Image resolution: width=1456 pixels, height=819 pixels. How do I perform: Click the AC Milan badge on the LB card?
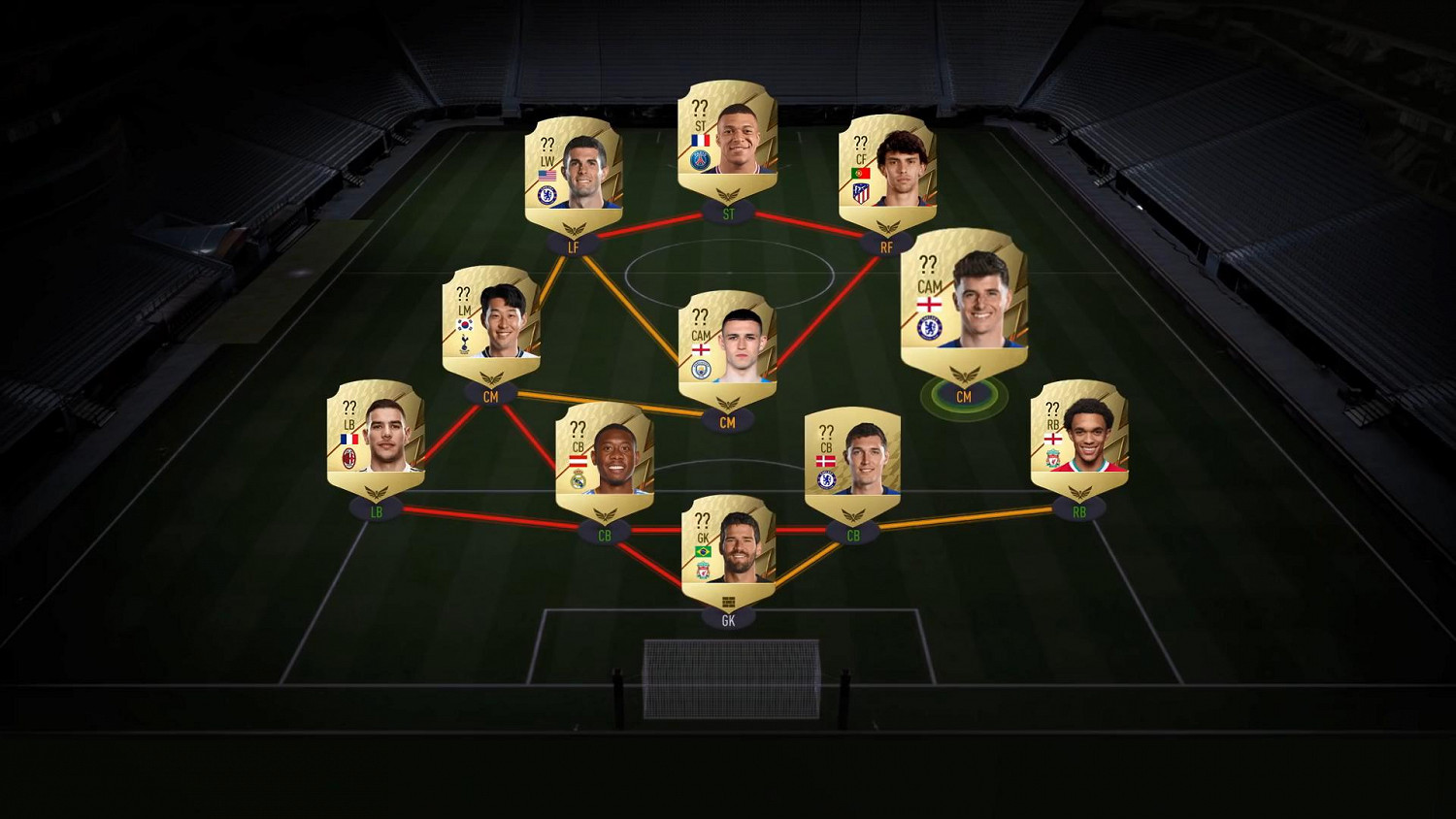click(348, 457)
